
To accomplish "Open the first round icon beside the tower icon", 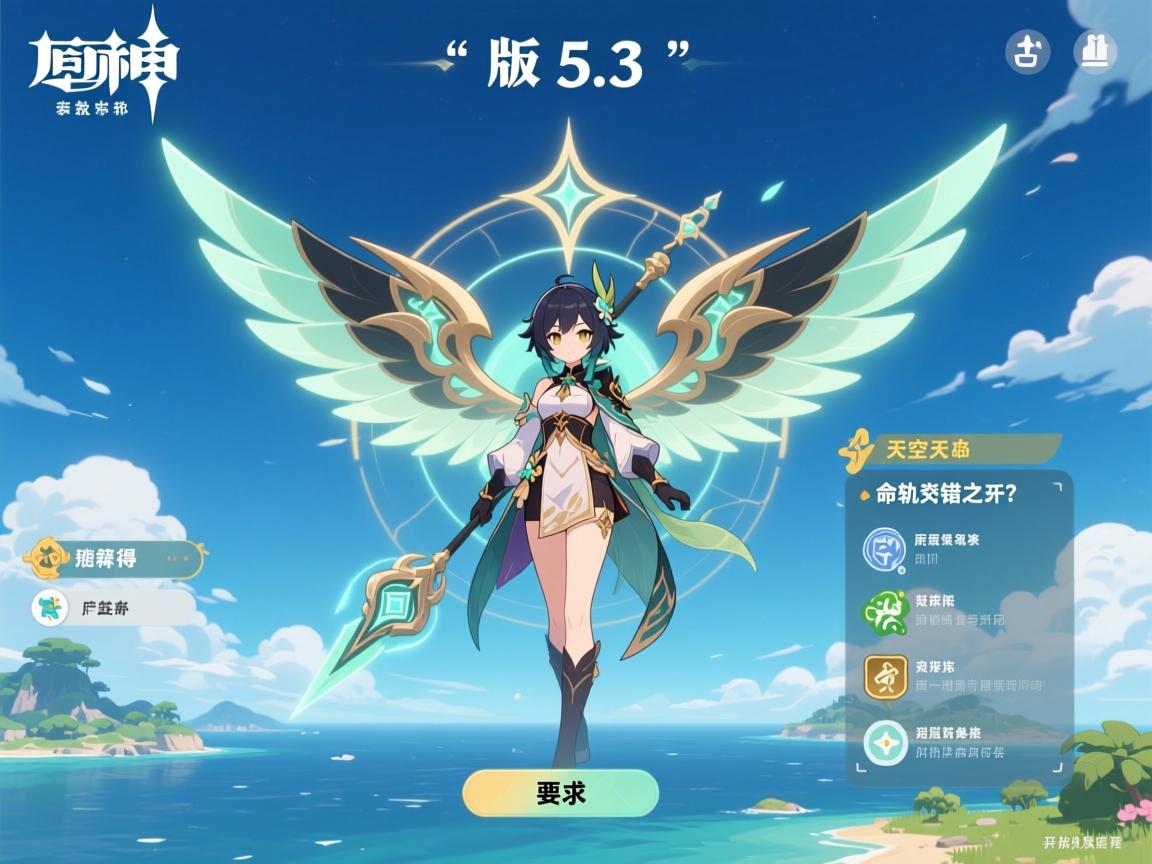I will tap(1027, 52).
